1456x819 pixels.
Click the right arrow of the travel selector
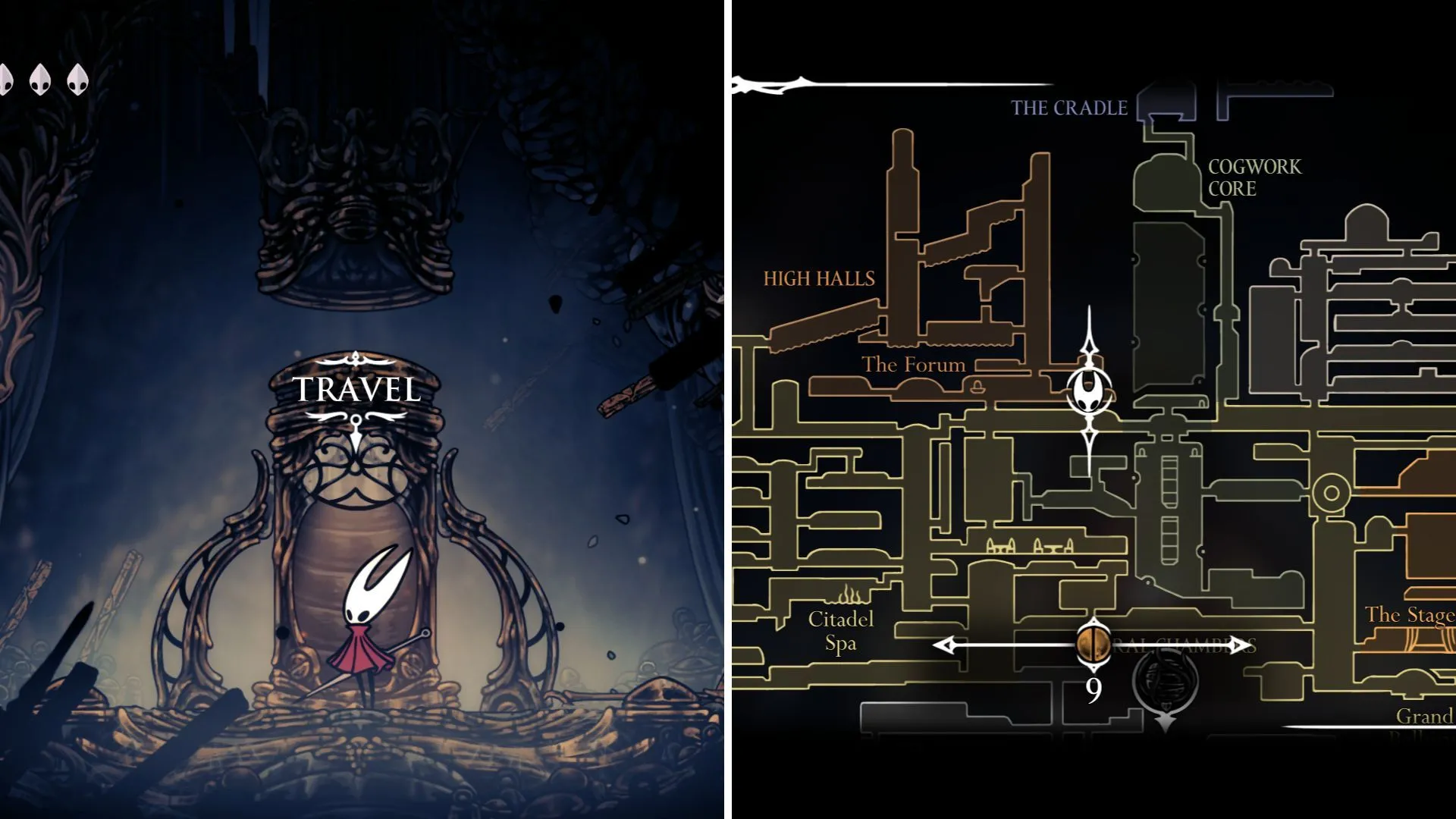coord(1241,645)
